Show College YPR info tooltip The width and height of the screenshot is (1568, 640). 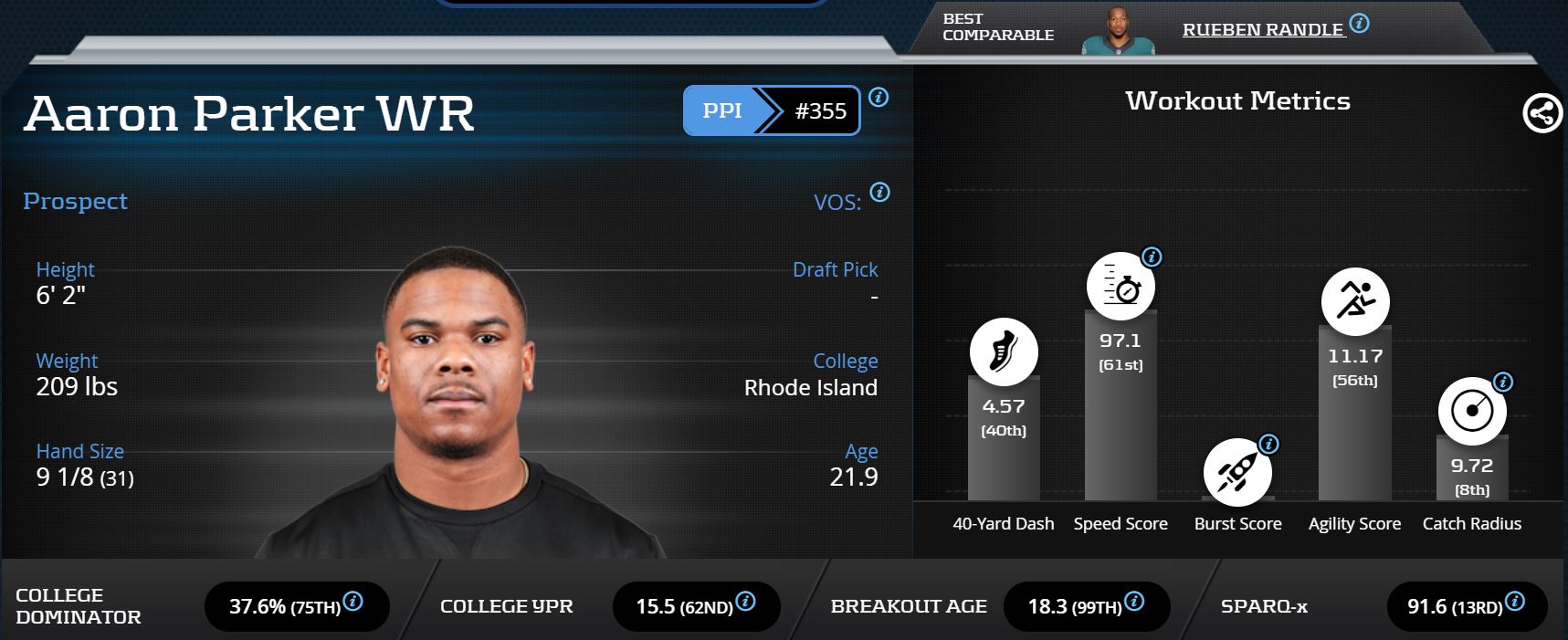(745, 602)
